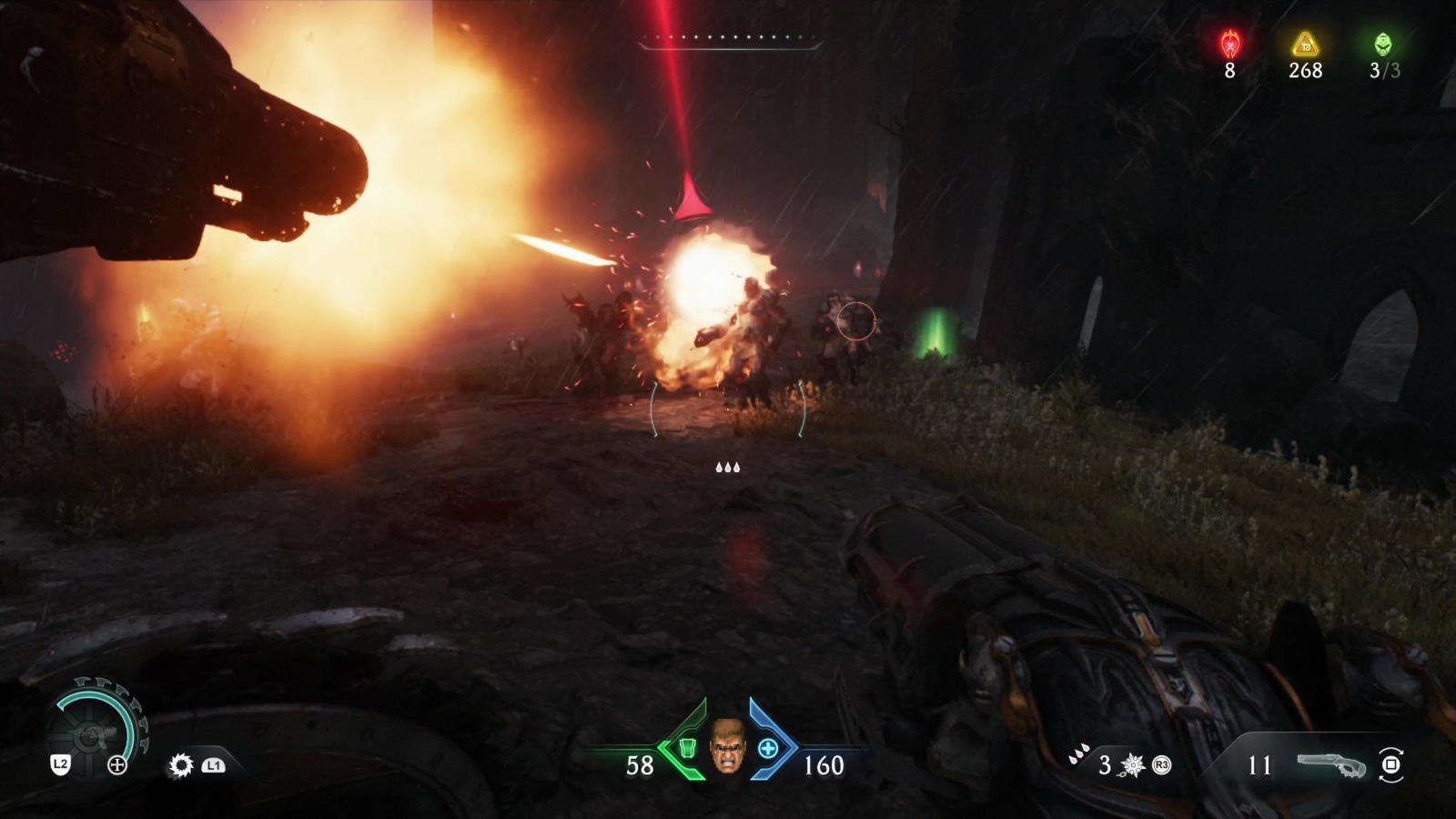This screenshot has height=819, width=1456.
Task: Click the green skull lives icon
Action: (1383, 43)
